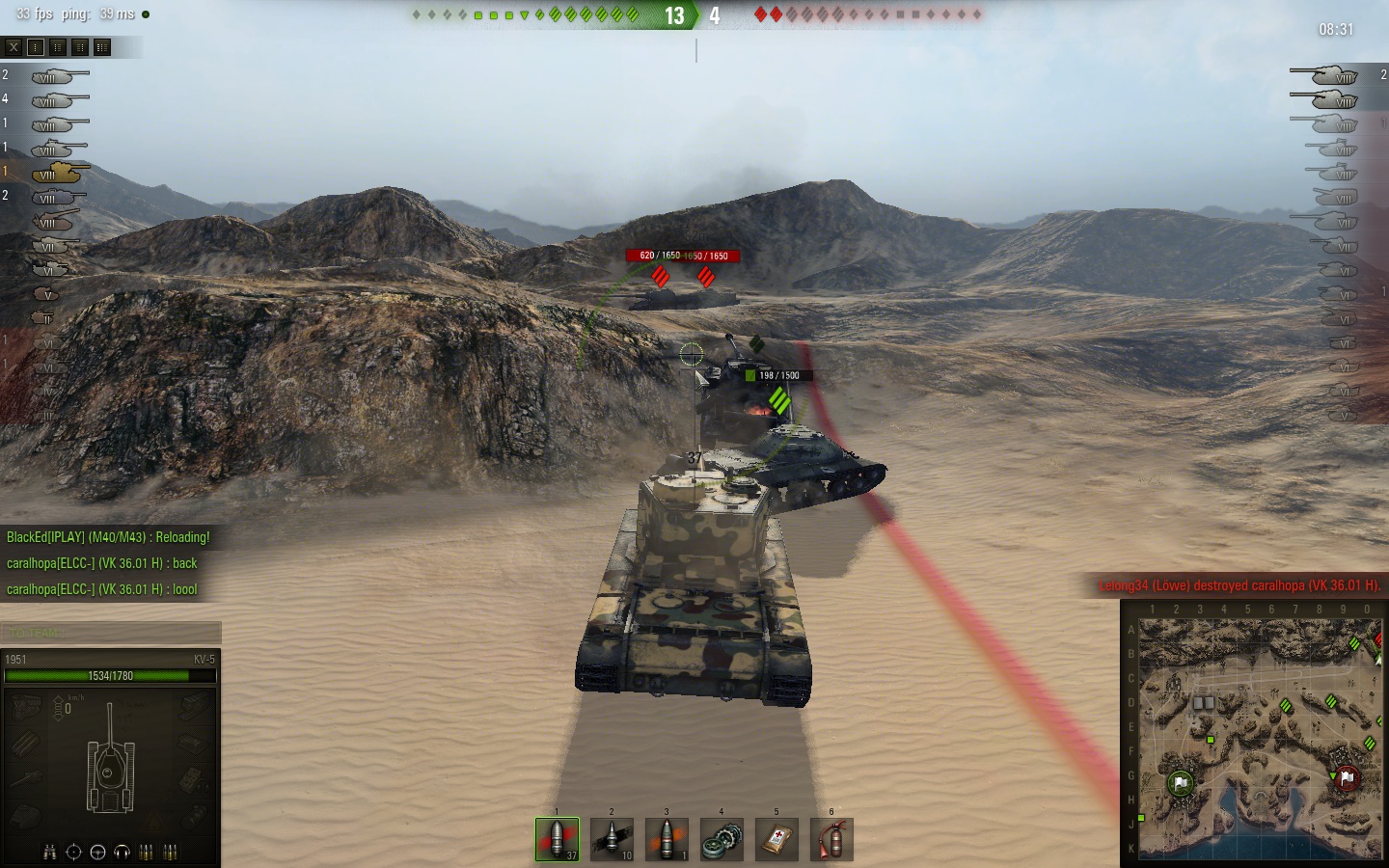Click the headphones radio operator crew icon
Image resolution: width=1389 pixels, height=868 pixels.
point(122,853)
